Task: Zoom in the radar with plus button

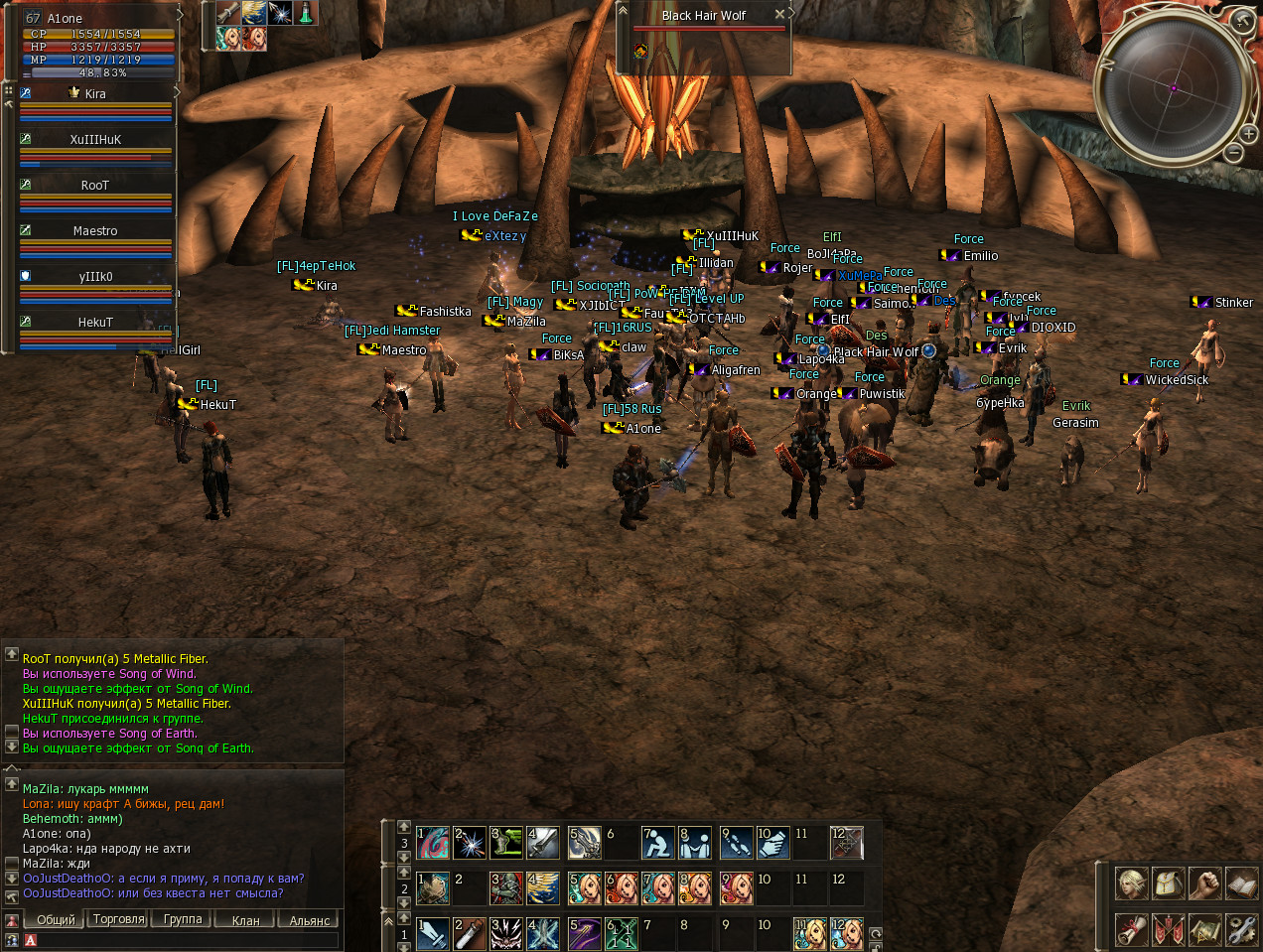Action: point(1248,133)
